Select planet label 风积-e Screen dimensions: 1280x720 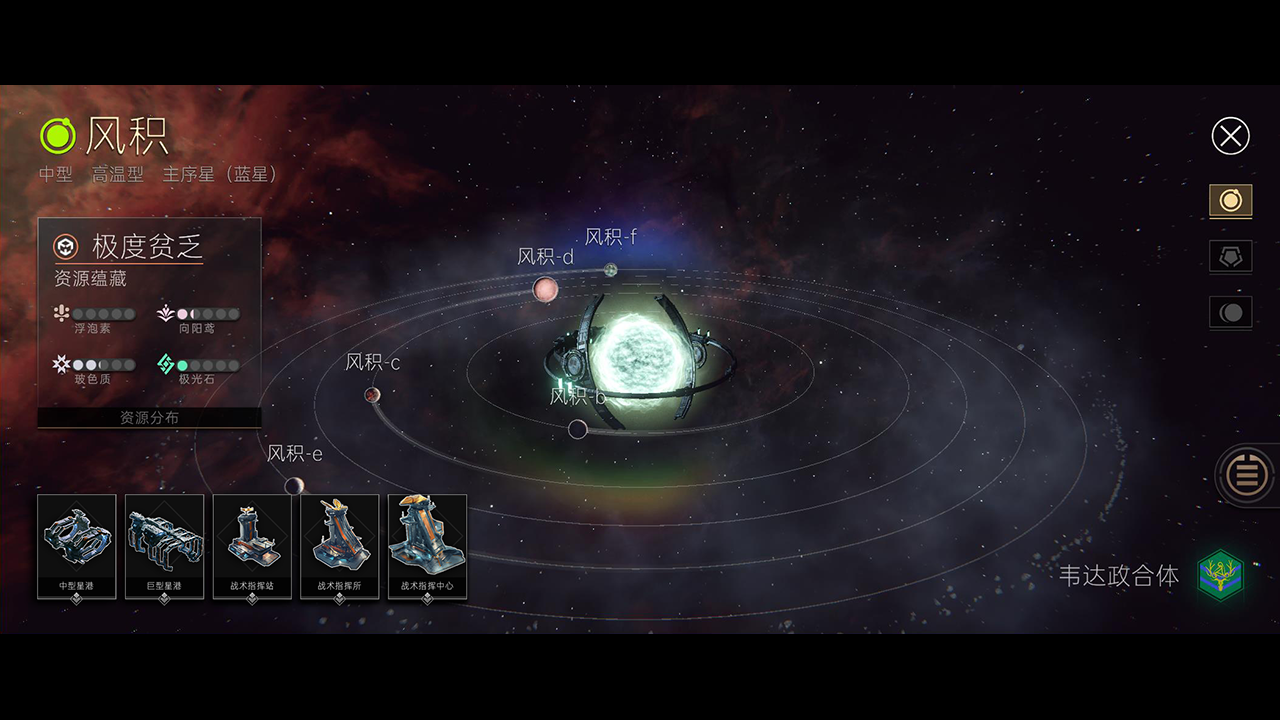coord(294,454)
